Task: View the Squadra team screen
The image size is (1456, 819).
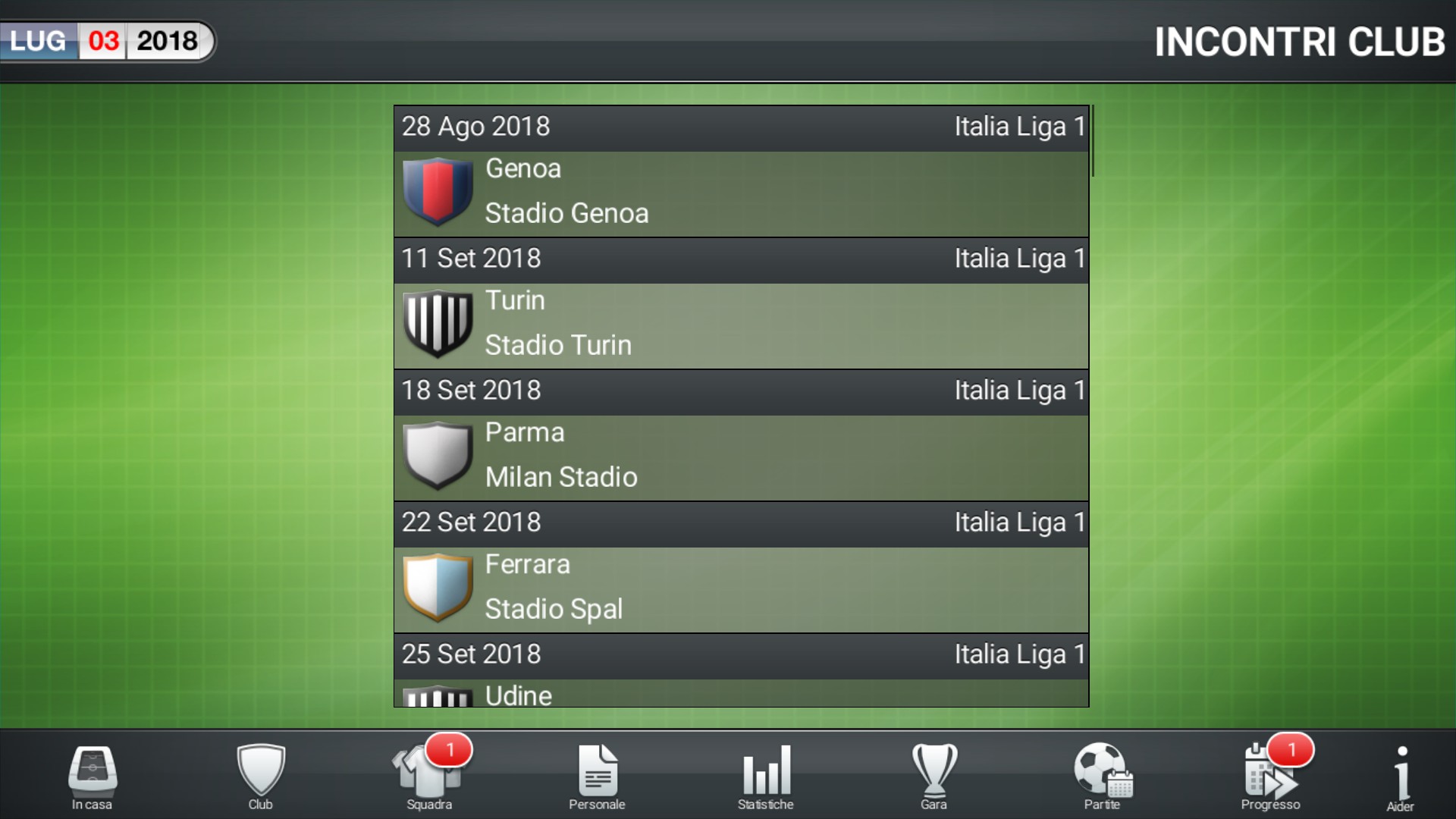Action: [428, 775]
